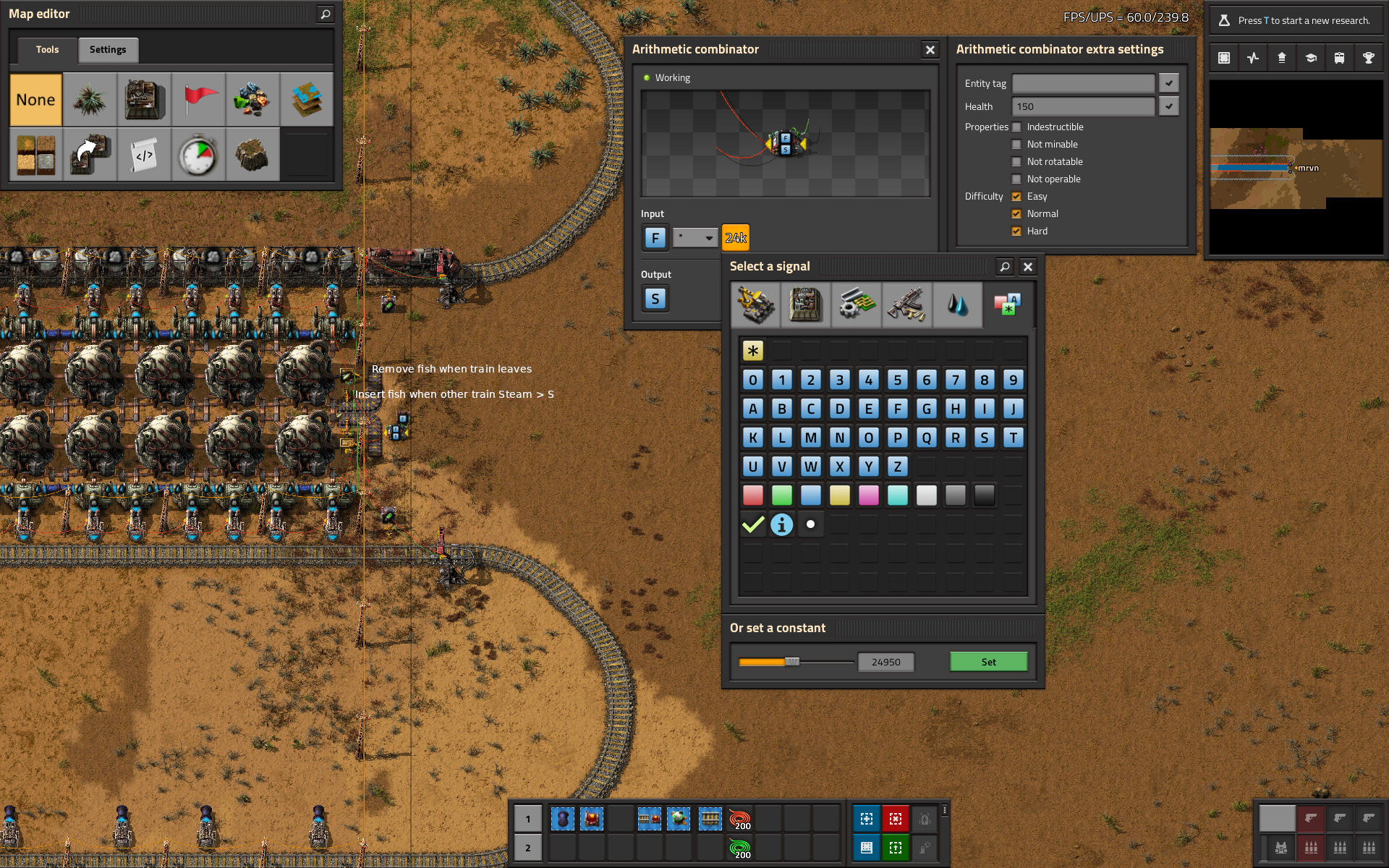Switch to the Settings tab in Map editor
Screen dimensions: 1389x868
point(108,50)
